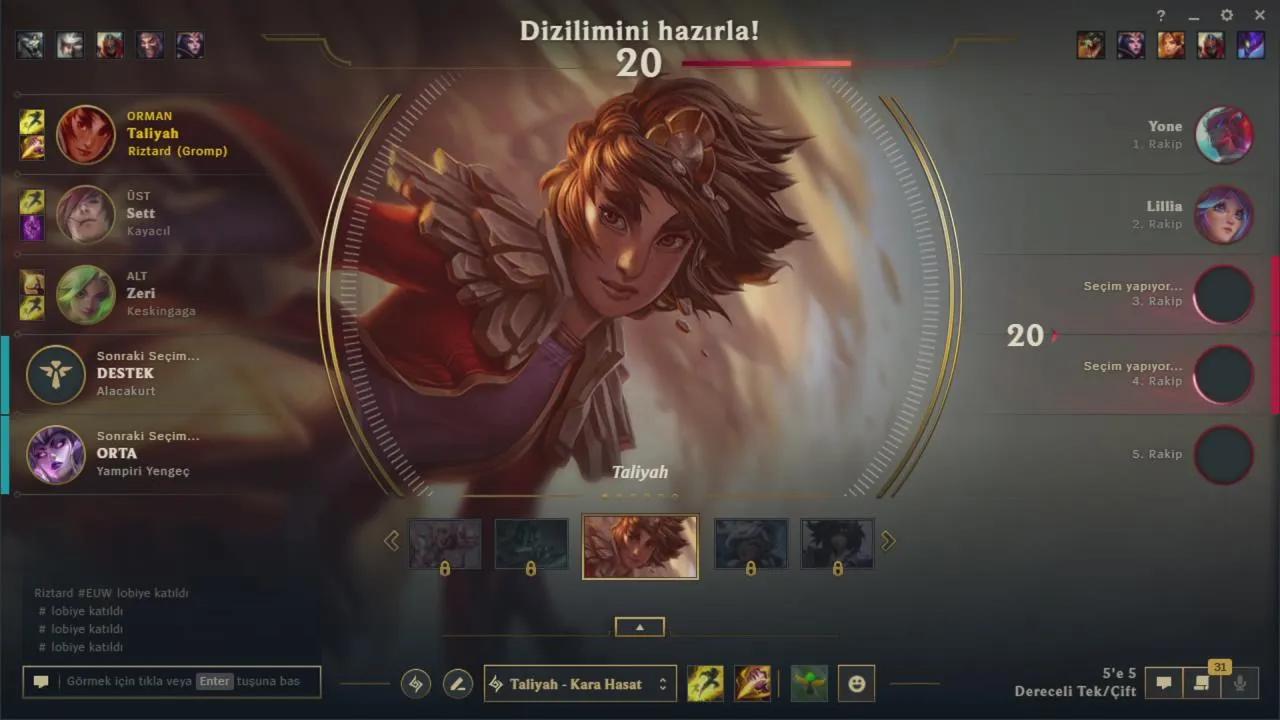Select opponent Yone in the right panel
Image resolution: width=1280 pixels, height=720 pixels.
coord(1224,134)
